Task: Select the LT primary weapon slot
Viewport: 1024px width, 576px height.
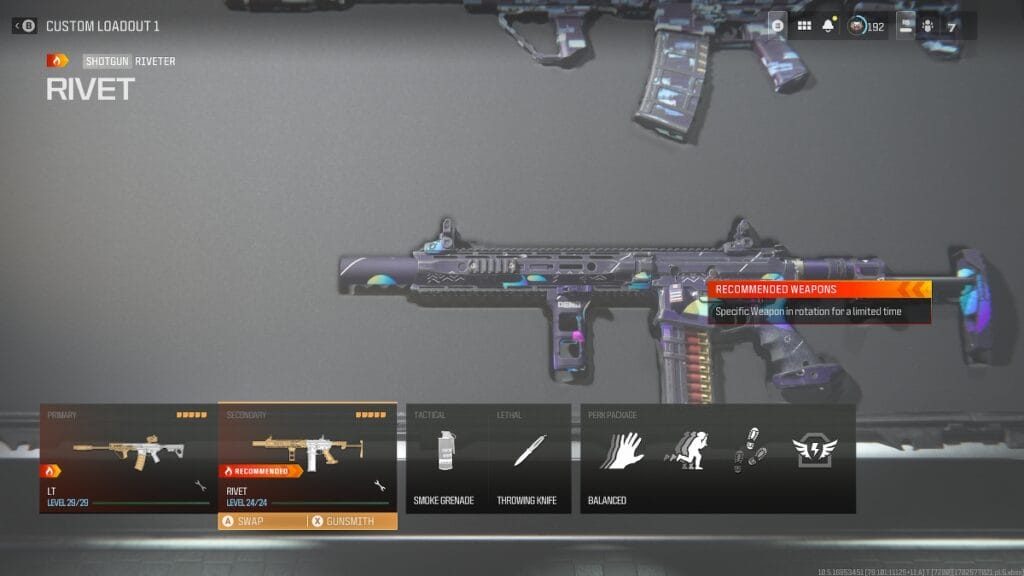Action: [128, 458]
